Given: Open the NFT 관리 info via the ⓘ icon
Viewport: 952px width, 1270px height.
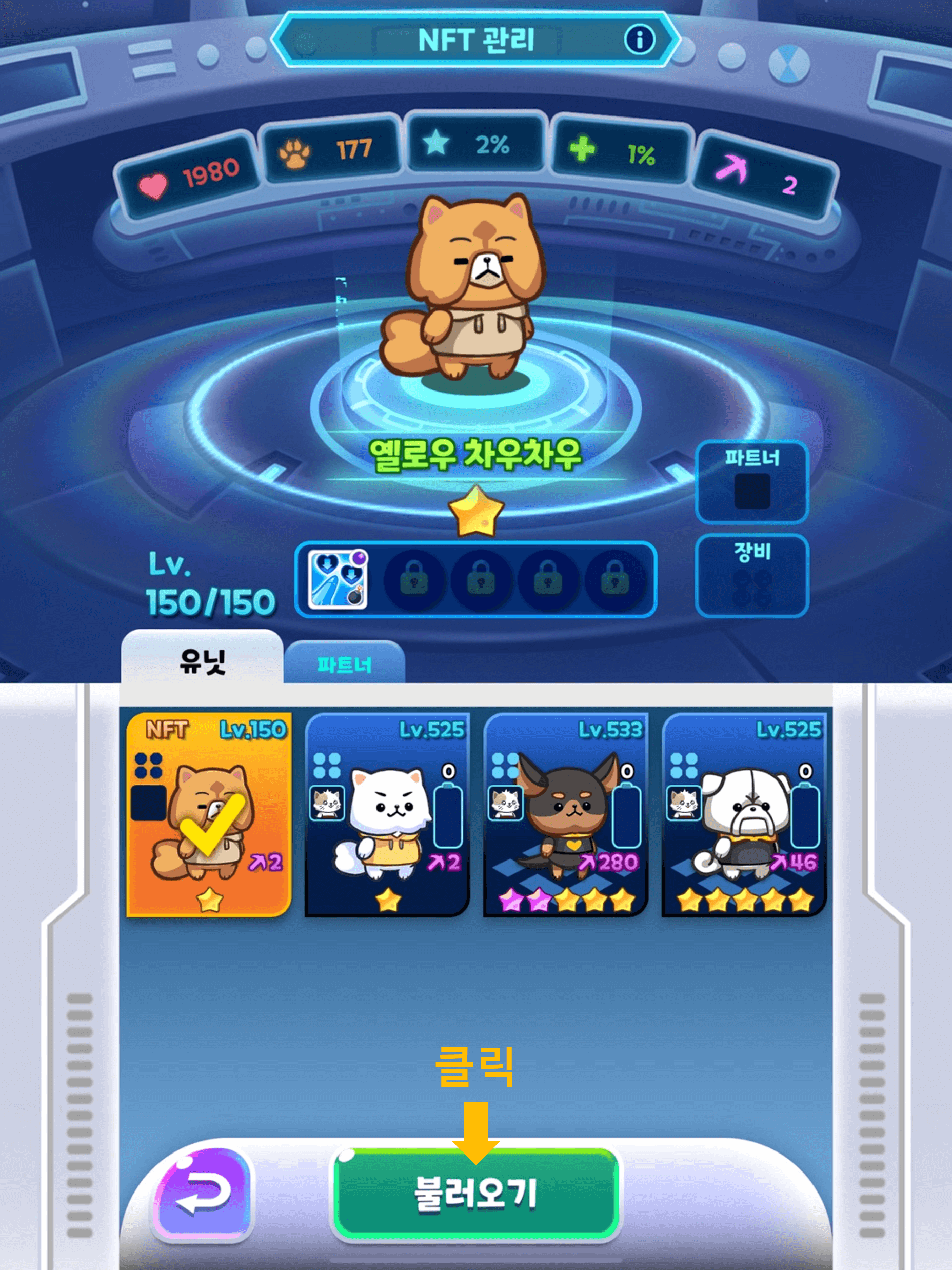Looking at the screenshot, I should coord(641,41).
